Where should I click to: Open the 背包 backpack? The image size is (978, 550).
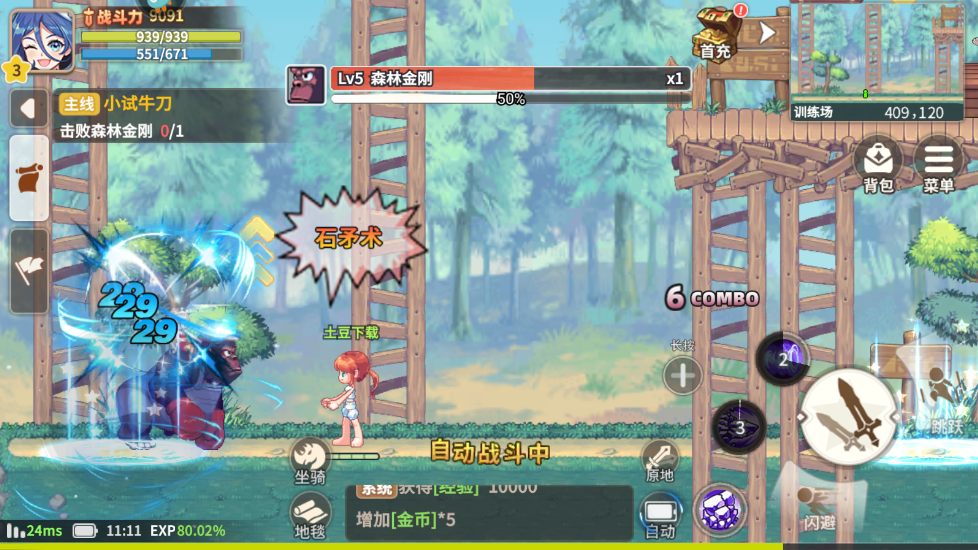coord(877,163)
